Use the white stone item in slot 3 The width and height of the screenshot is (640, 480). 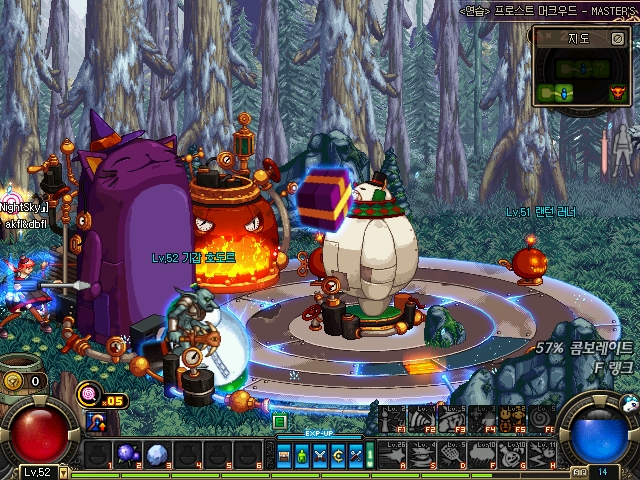pyautogui.click(x=157, y=455)
